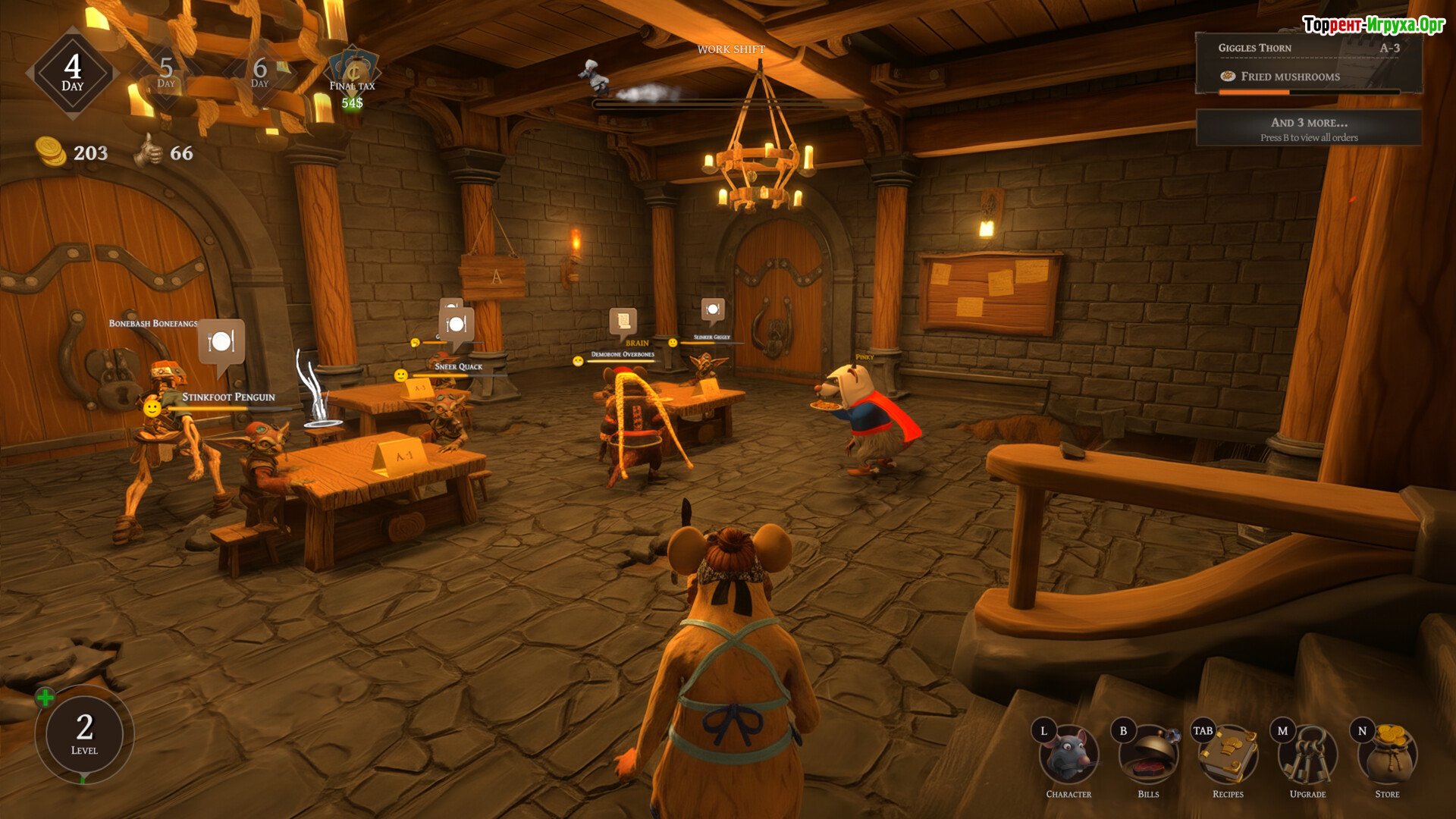The height and width of the screenshot is (819, 1456).
Task: Click the green plus level-up button
Action: pos(45,698)
